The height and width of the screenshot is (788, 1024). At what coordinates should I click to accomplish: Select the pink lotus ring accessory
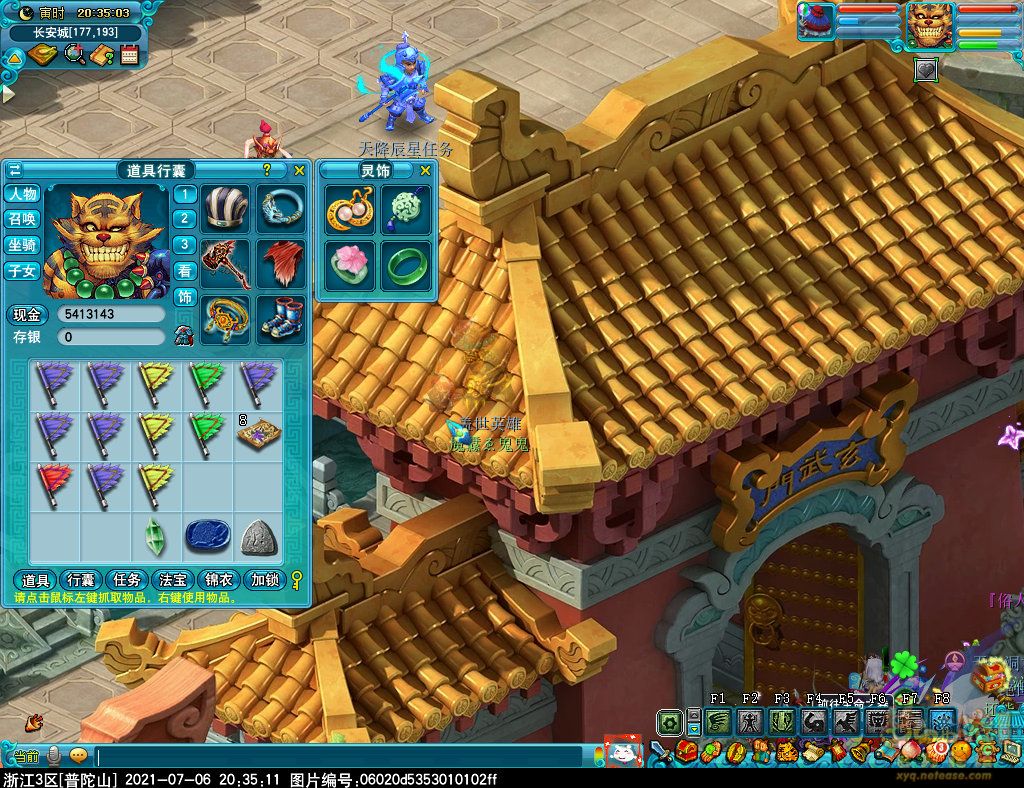350,265
